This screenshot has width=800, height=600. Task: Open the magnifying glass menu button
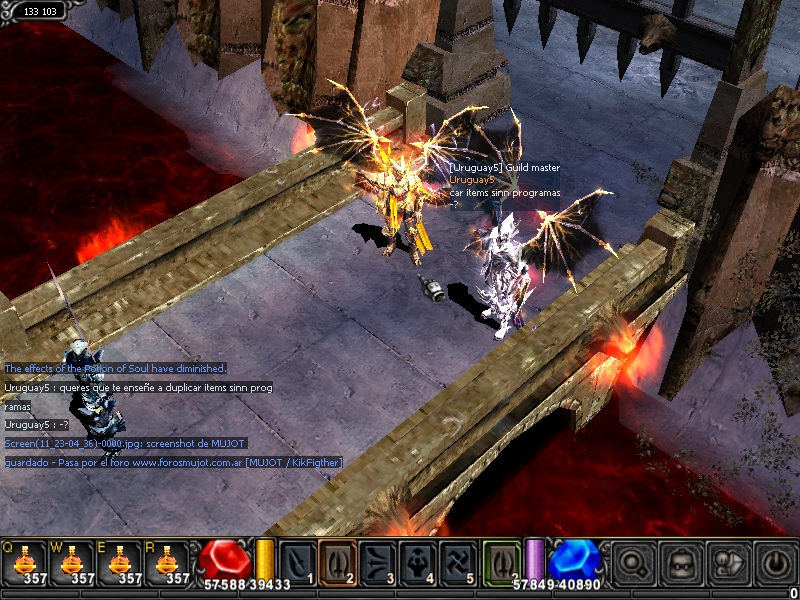pos(632,563)
